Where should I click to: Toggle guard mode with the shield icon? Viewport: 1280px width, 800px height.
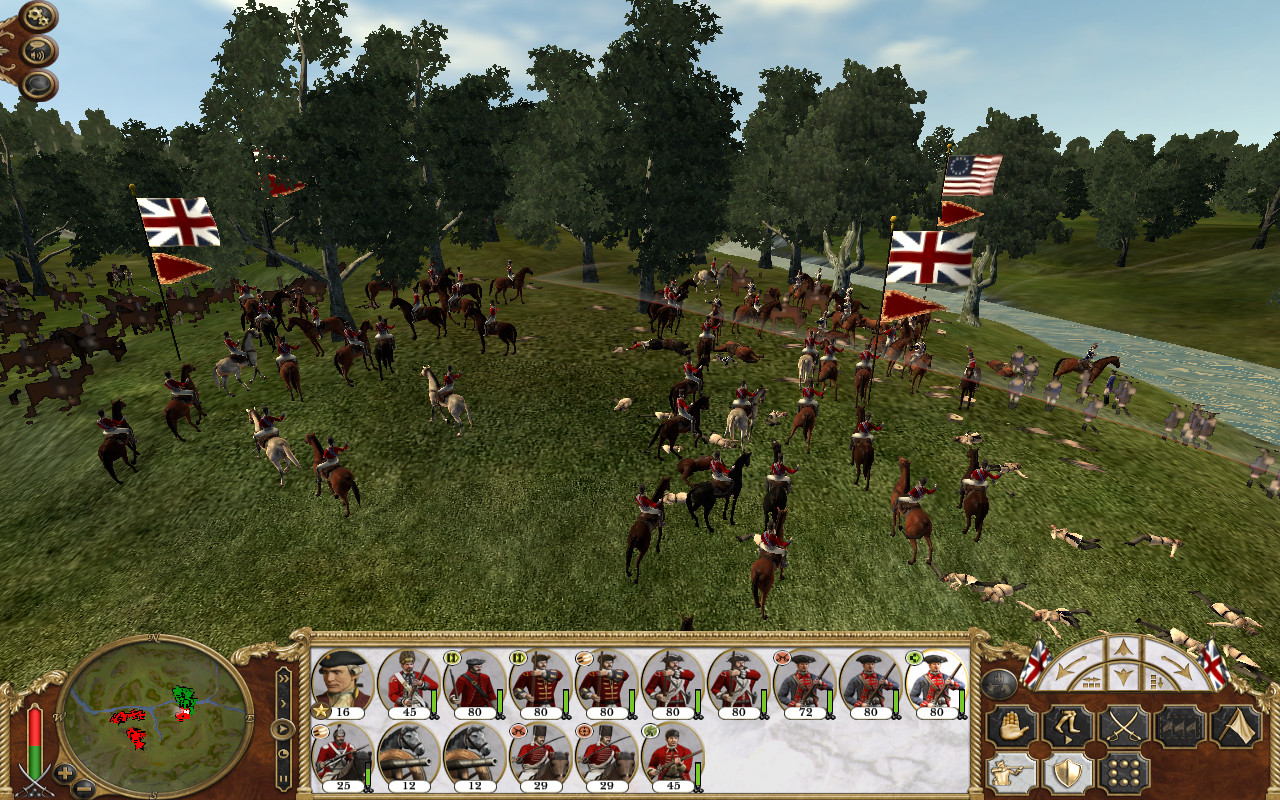1067,773
